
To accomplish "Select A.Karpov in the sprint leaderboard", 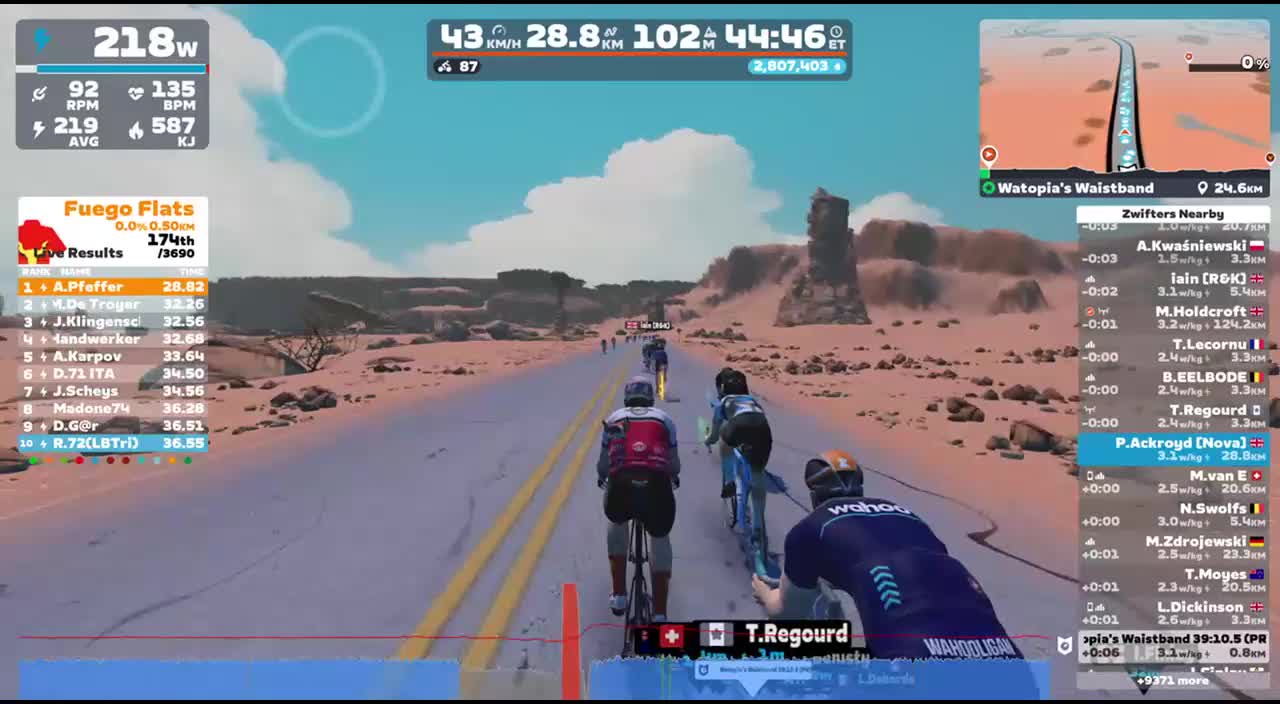I will click(x=112, y=356).
